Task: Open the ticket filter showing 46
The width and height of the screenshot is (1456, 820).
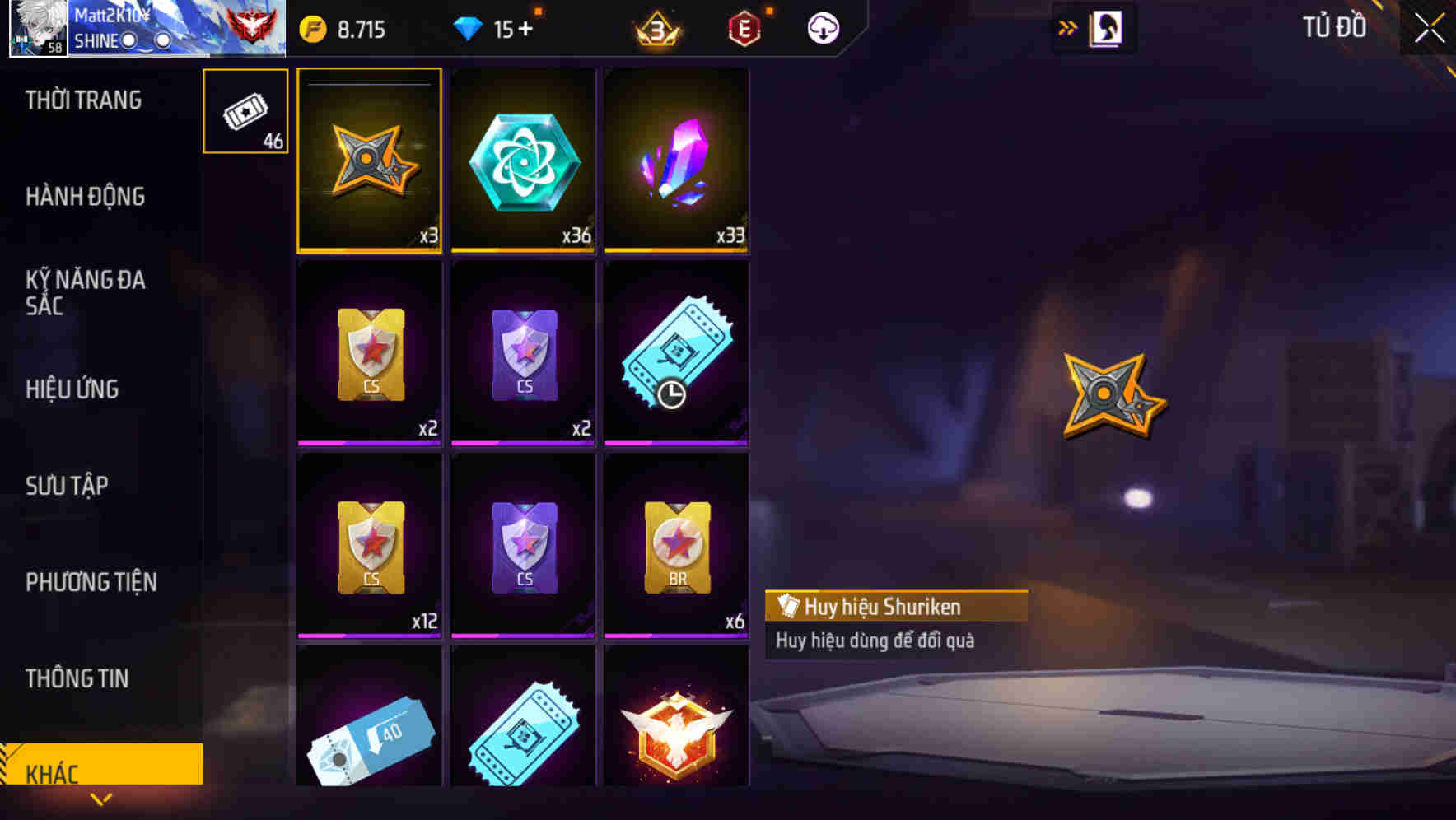Action: pos(245,111)
